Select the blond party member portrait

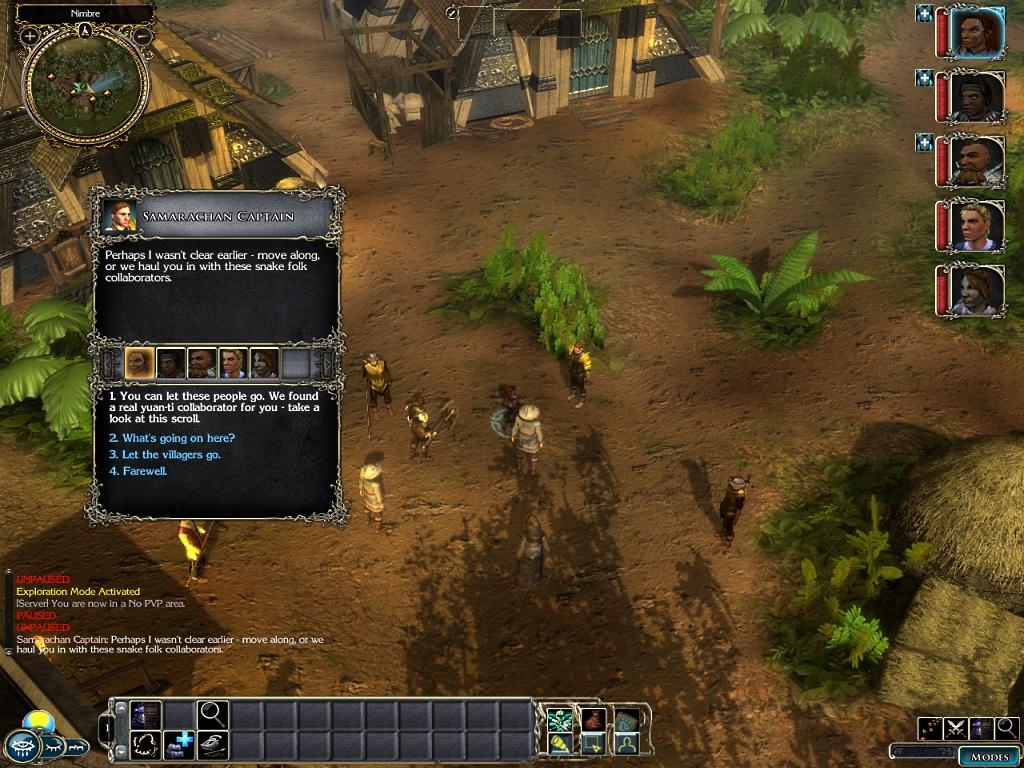pos(975,227)
